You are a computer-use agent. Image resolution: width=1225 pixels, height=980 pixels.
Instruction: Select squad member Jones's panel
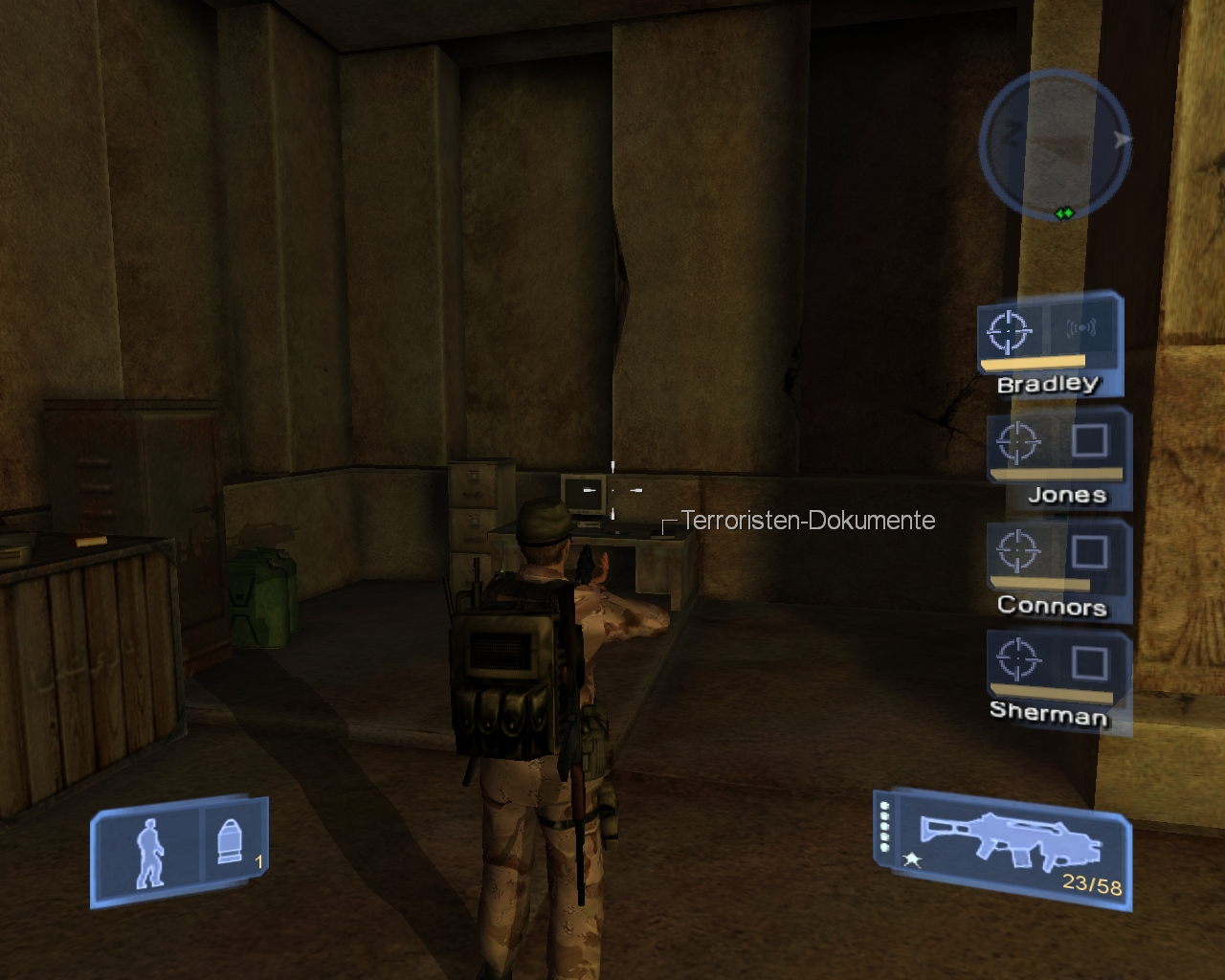tap(1058, 458)
